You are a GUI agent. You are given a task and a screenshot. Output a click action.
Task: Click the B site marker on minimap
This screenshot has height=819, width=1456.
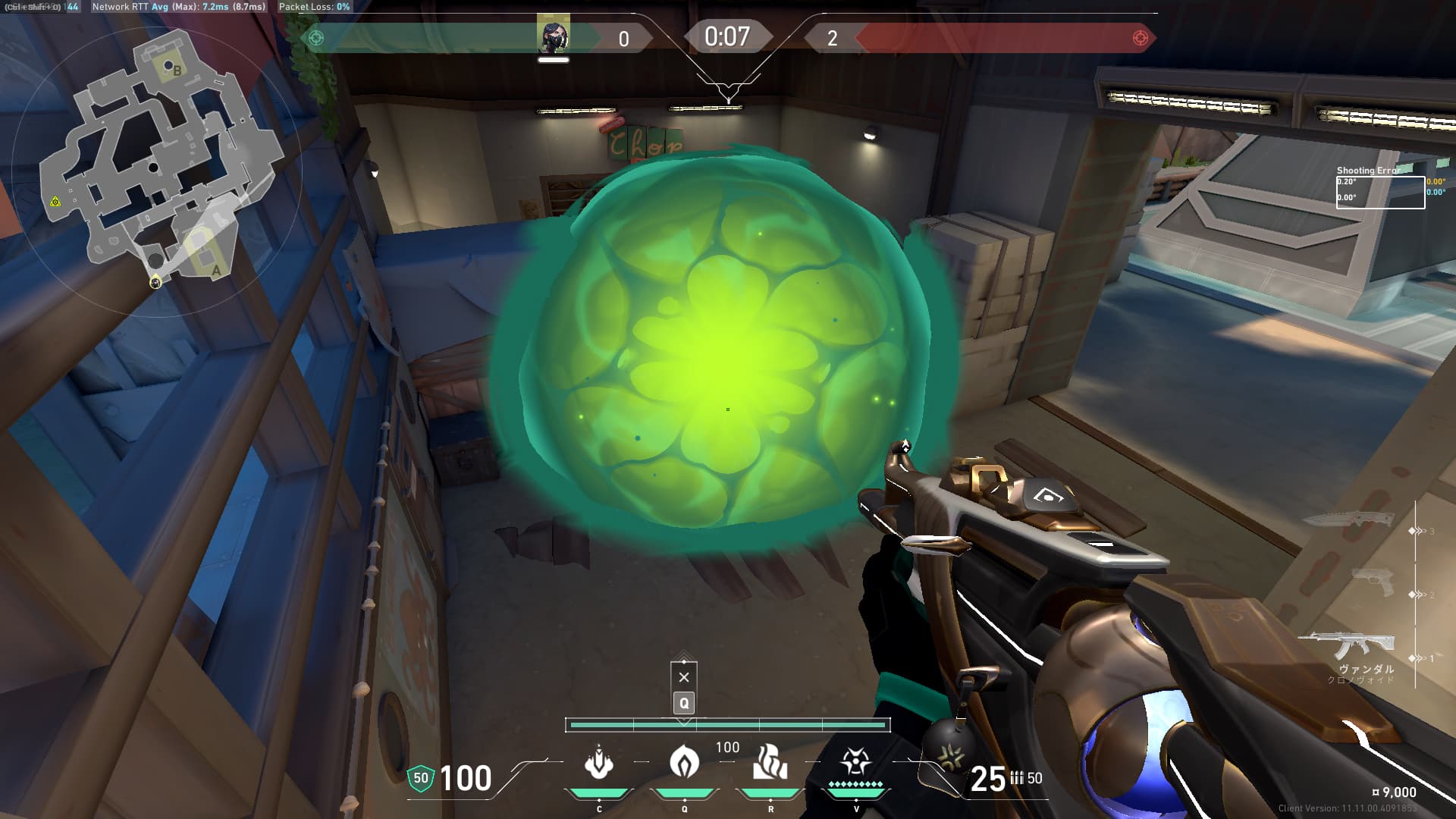(177, 71)
